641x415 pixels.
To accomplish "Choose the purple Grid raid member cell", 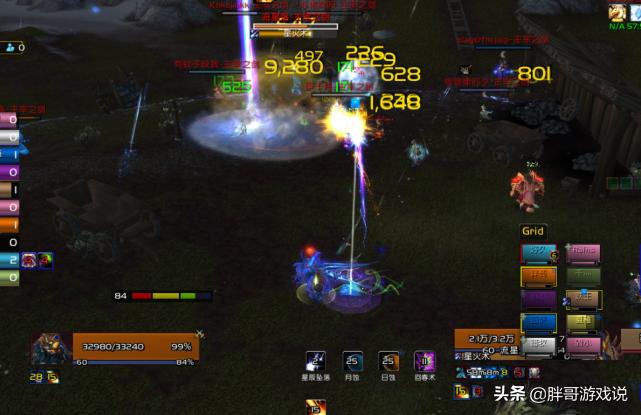I will pos(538,299).
